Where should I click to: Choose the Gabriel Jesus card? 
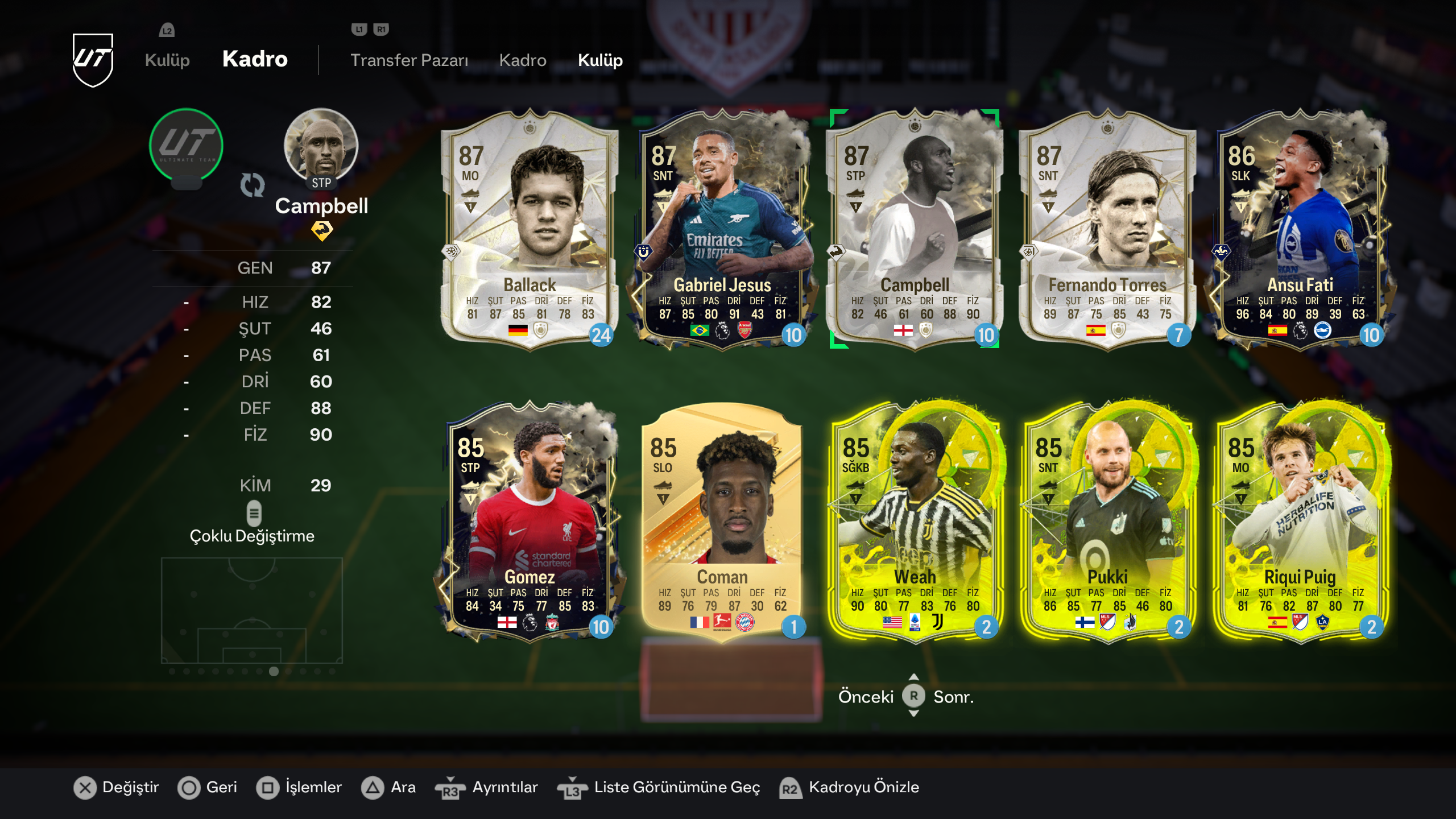pos(722,227)
